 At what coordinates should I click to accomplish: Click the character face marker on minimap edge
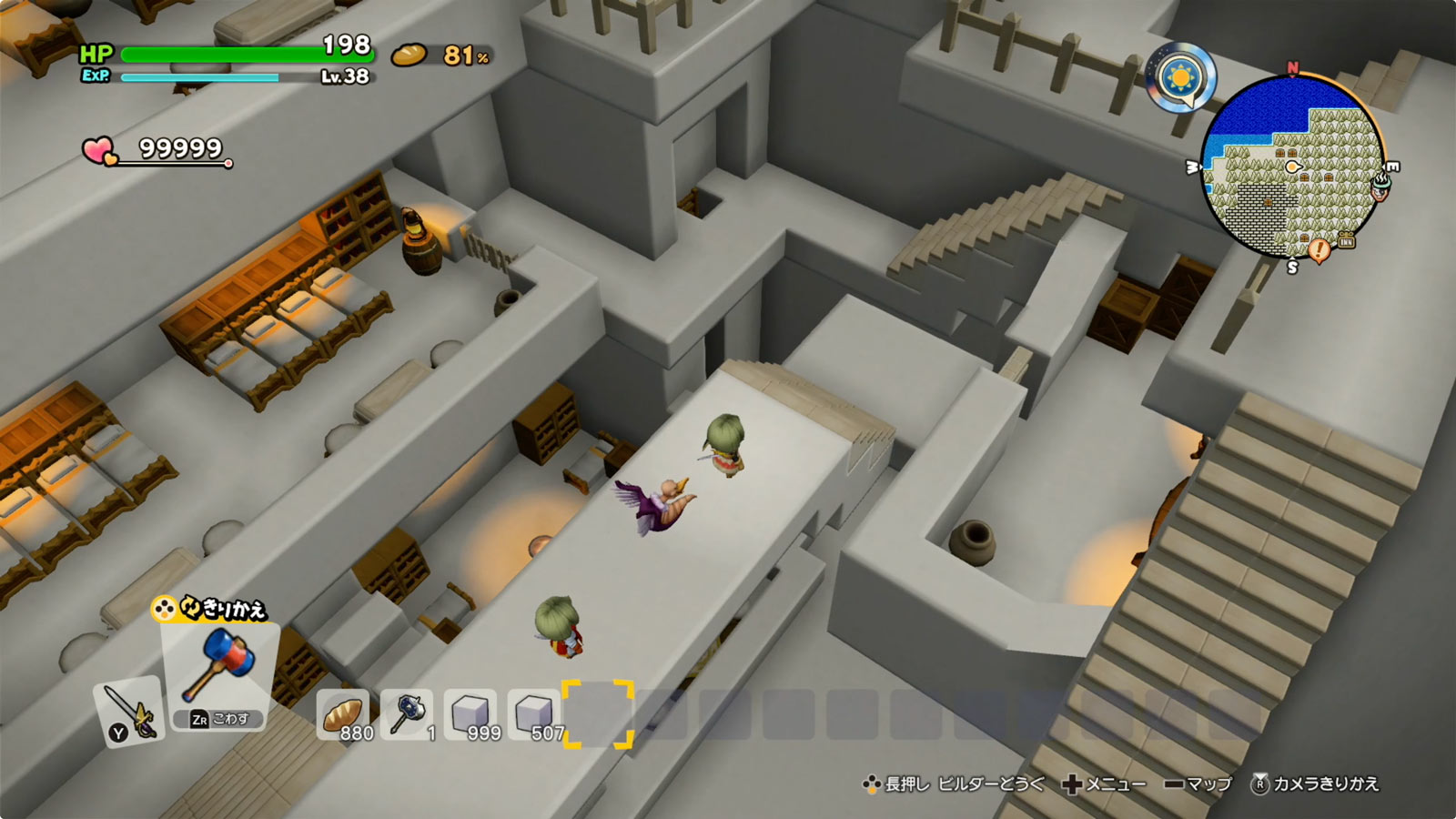coord(1380,187)
